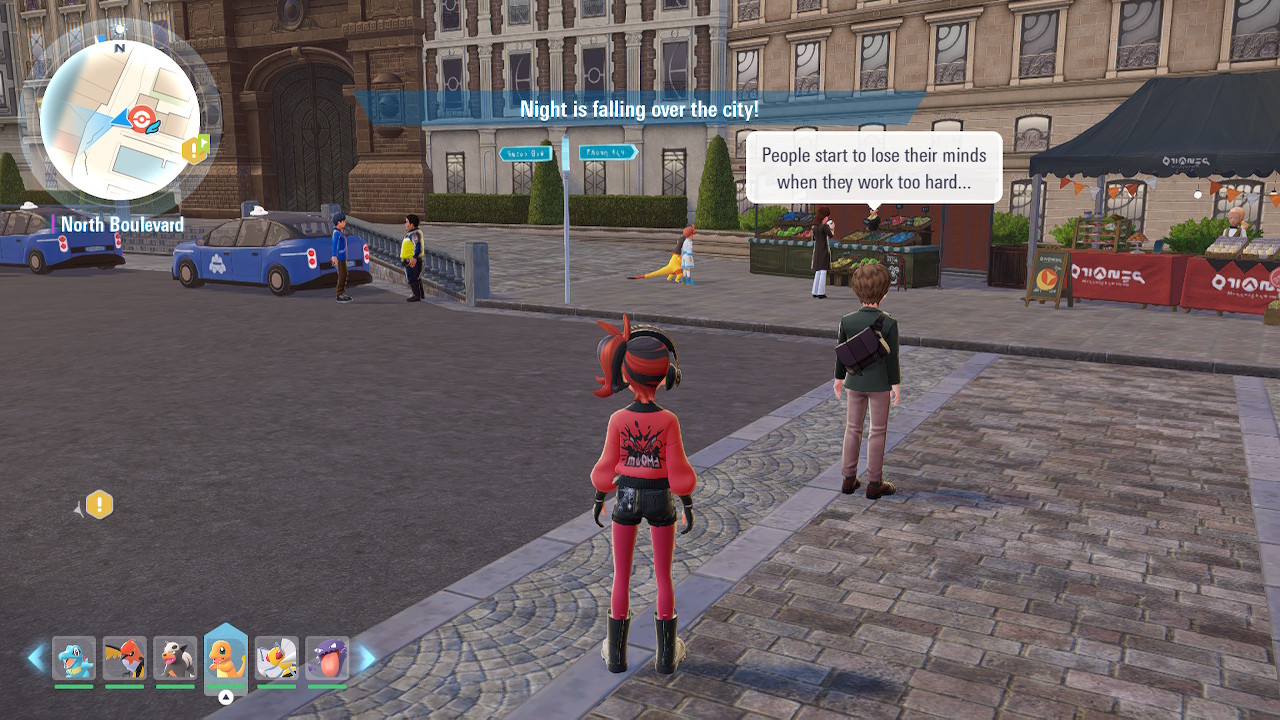Select Totodile in the party bar

[x=74, y=658]
